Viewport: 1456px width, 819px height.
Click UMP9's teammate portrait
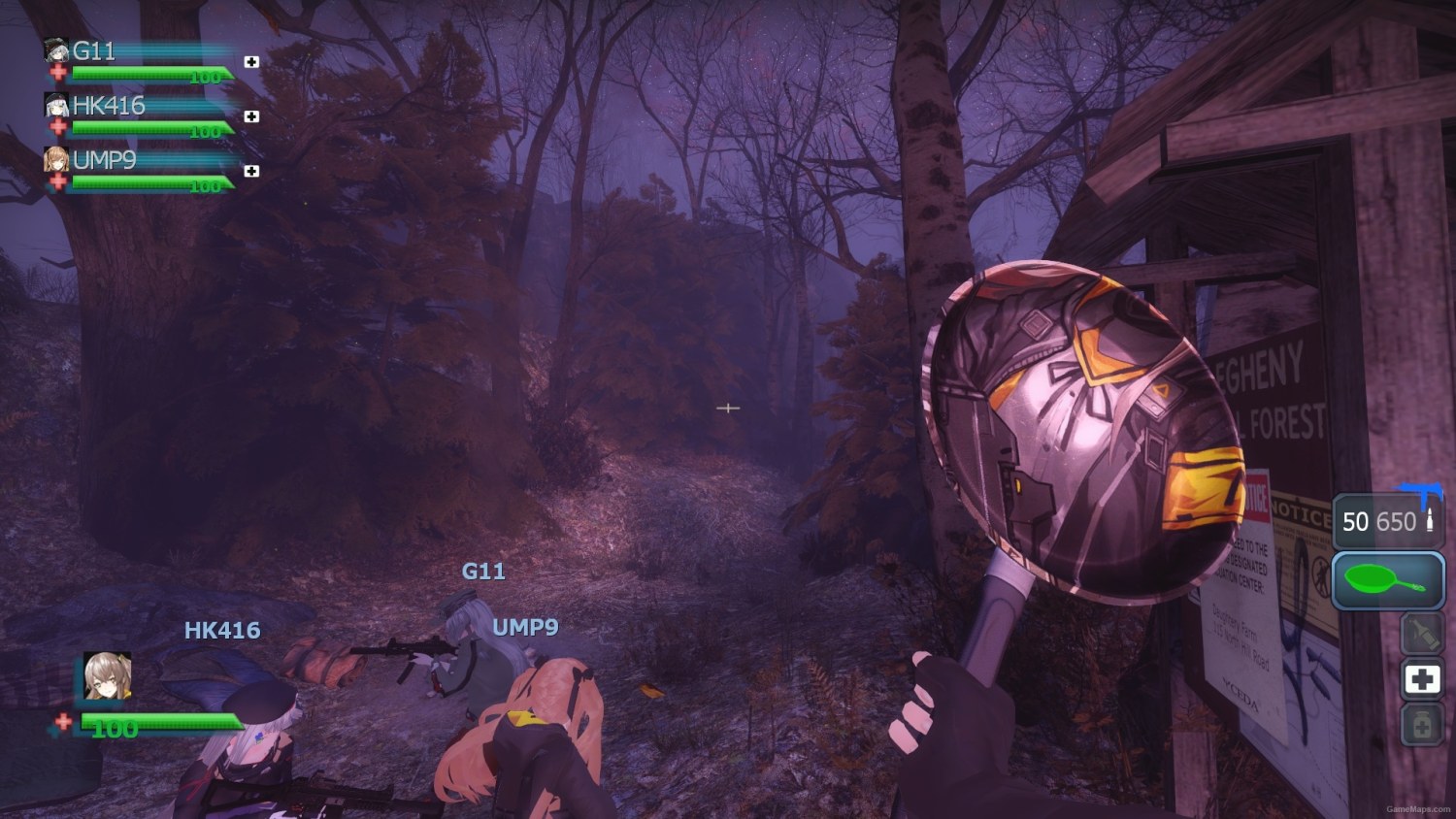[x=56, y=160]
